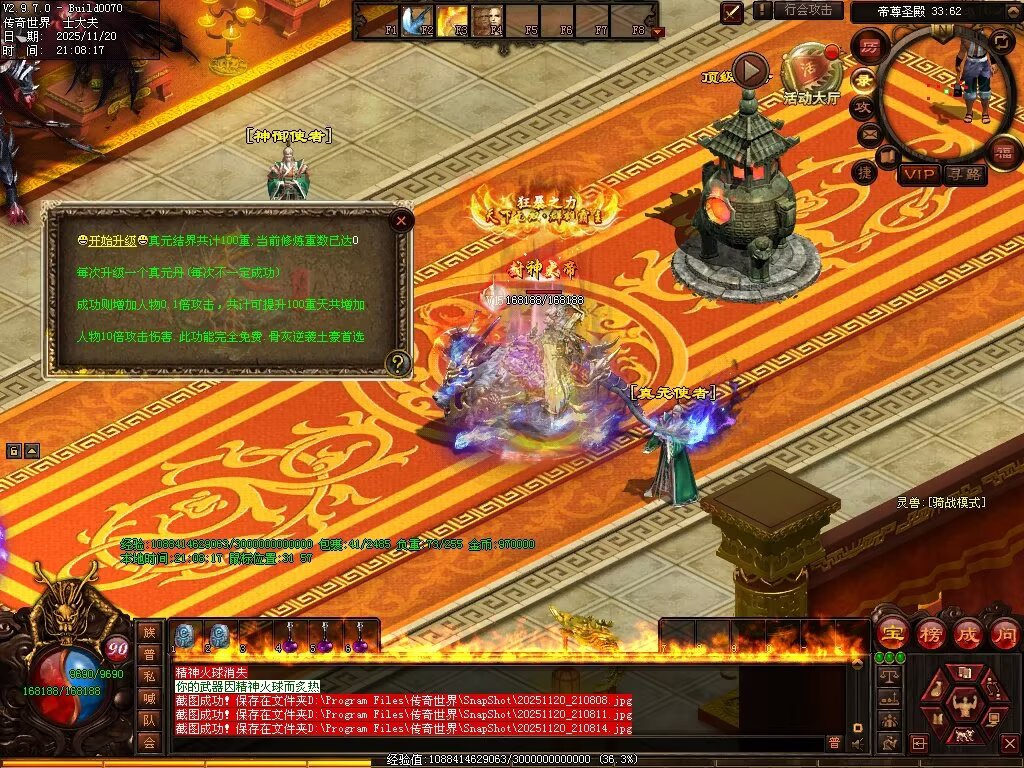Screen dimensions: 1024x768
Task: Switch to the 队 team chat channel
Action: (149, 719)
